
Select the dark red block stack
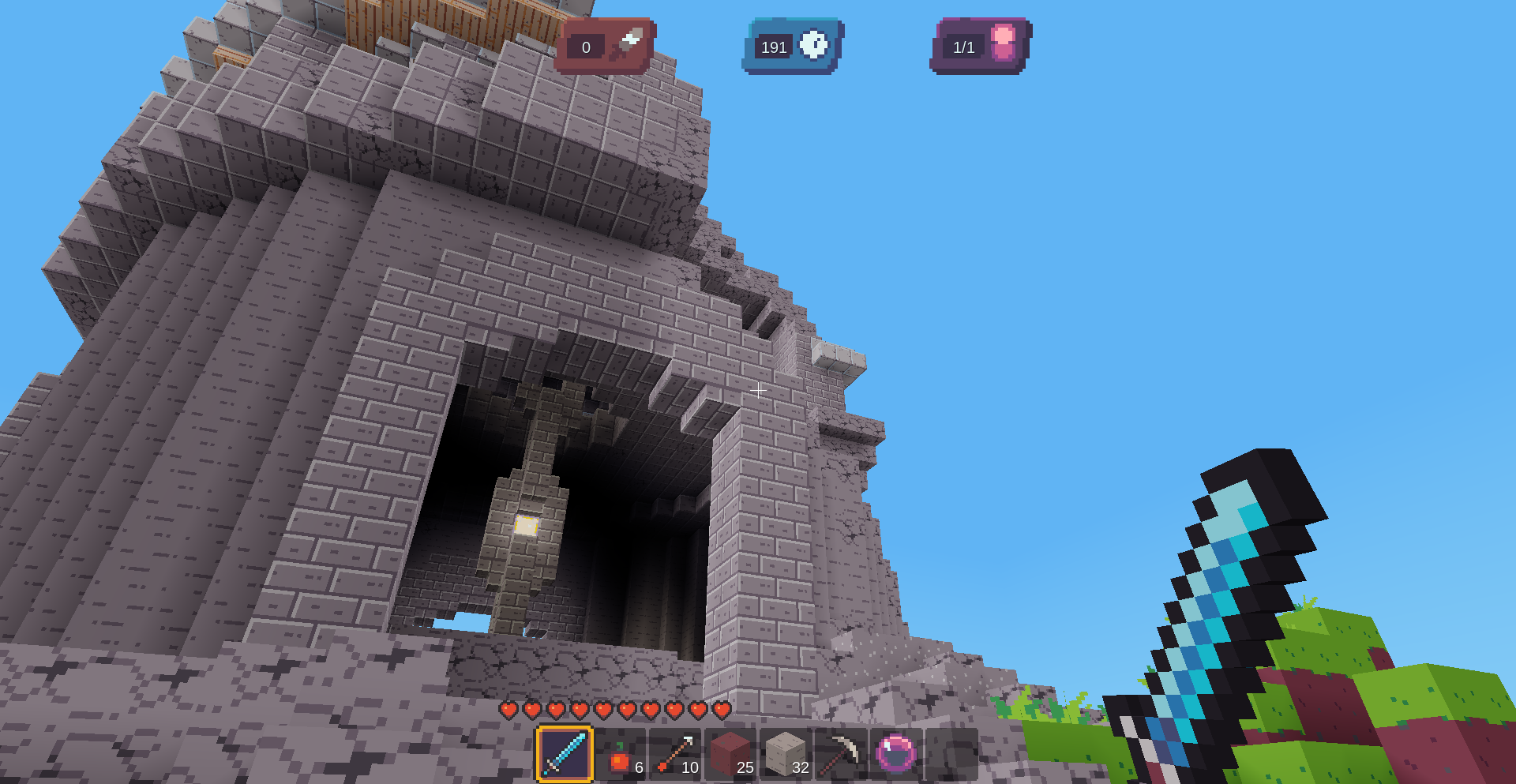coord(731,756)
